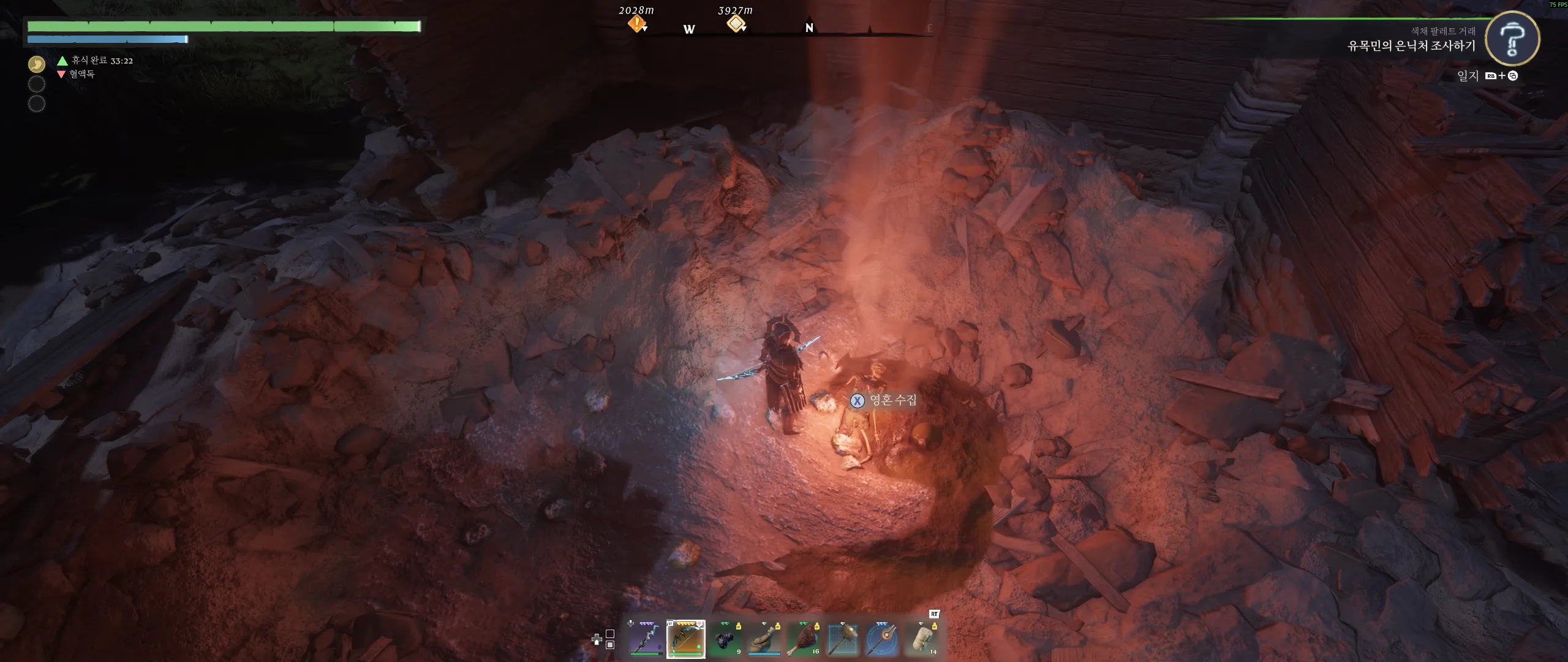Image resolution: width=1568 pixels, height=662 pixels.
Task: Select the orange exclamation compass marker
Action: point(636,24)
